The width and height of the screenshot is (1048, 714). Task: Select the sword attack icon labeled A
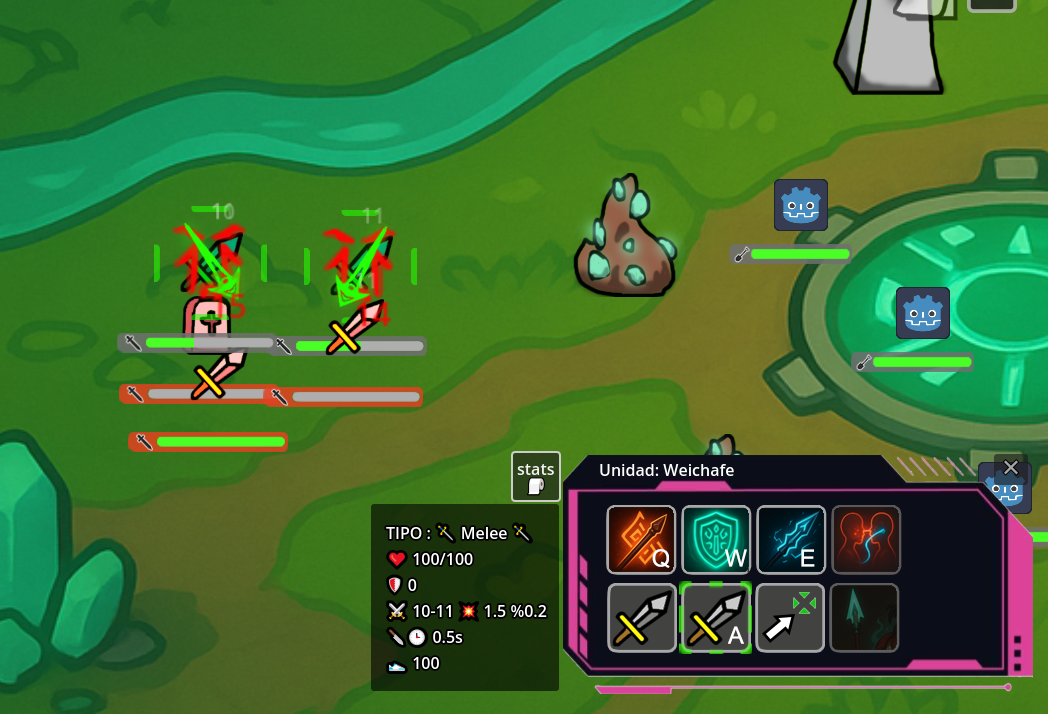click(716, 618)
